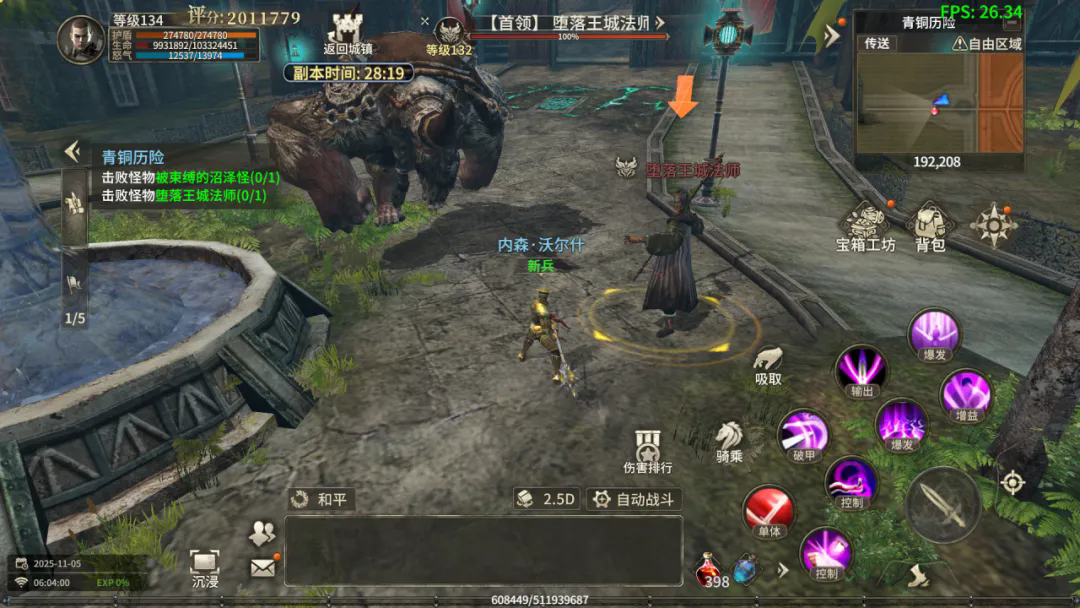The width and height of the screenshot is (1080, 608).
Task: Tap the 吸取 absorb button
Action: pos(768,364)
